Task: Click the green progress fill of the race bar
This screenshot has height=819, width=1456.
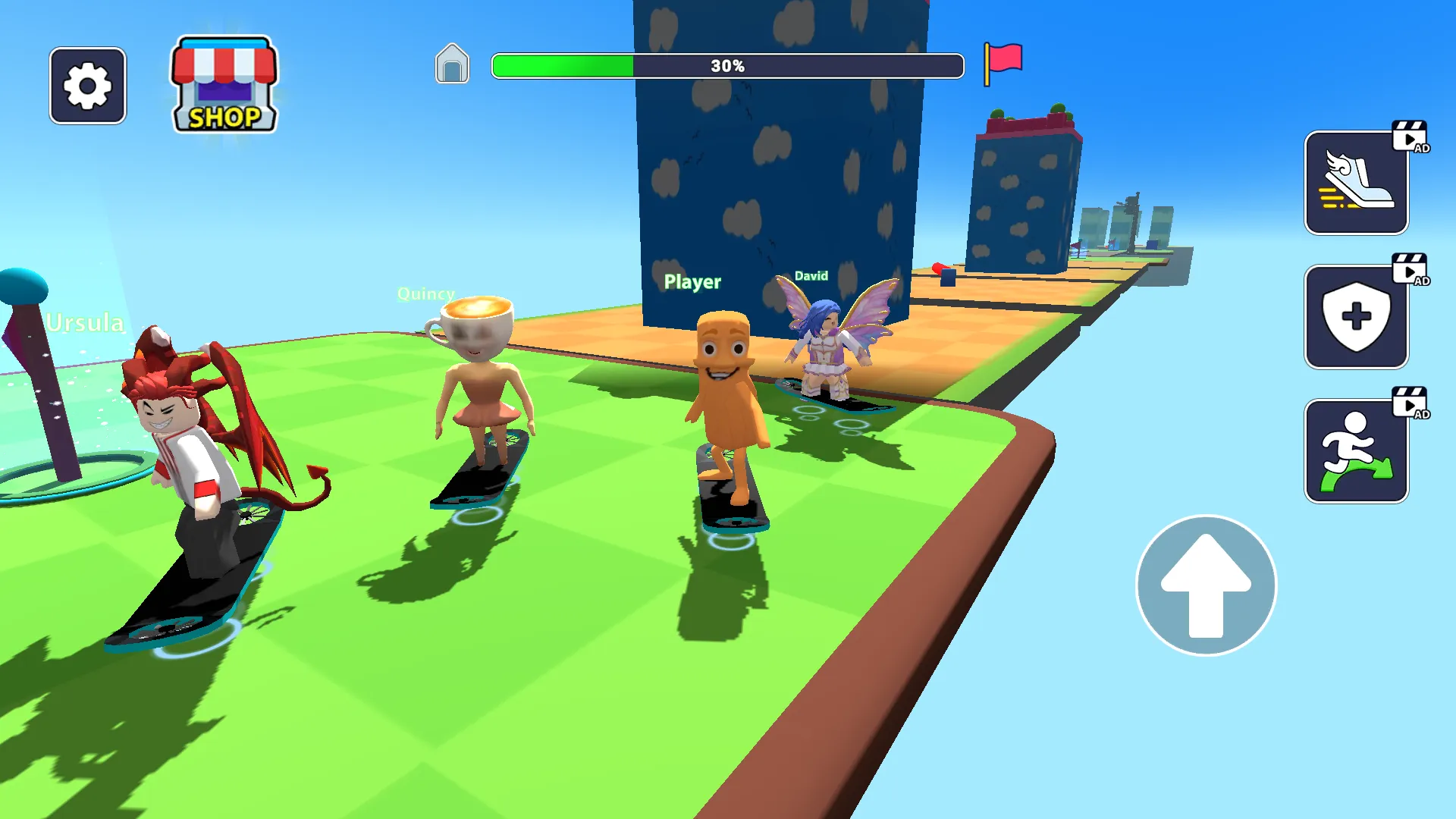Action: click(x=561, y=64)
